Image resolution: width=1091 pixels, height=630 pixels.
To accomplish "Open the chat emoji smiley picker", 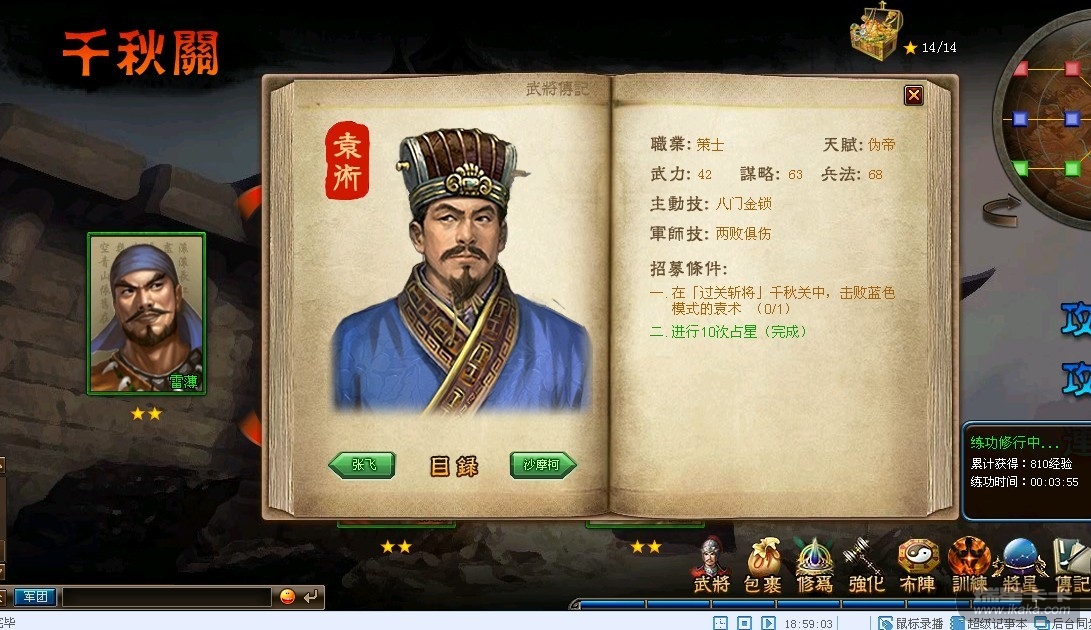I will click(x=288, y=597).
